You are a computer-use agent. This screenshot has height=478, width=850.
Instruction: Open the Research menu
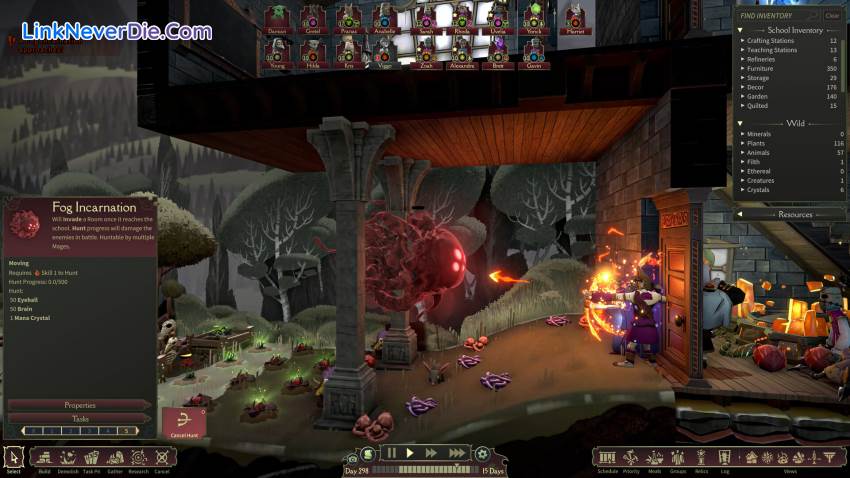(x=139, y=458)
